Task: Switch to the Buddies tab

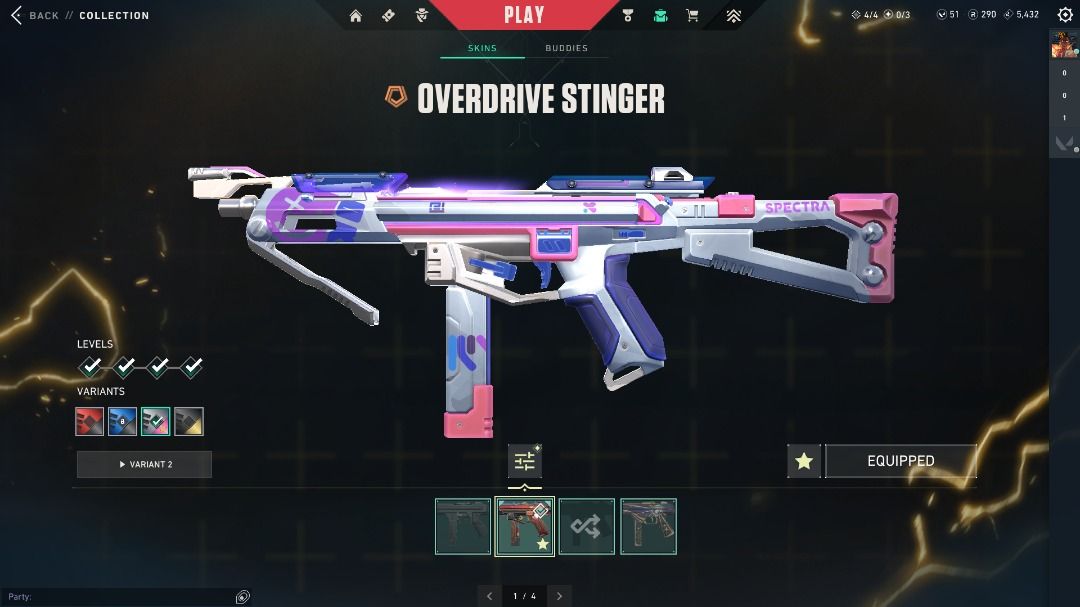Action: pyautogui.click(x=566, y=48)
